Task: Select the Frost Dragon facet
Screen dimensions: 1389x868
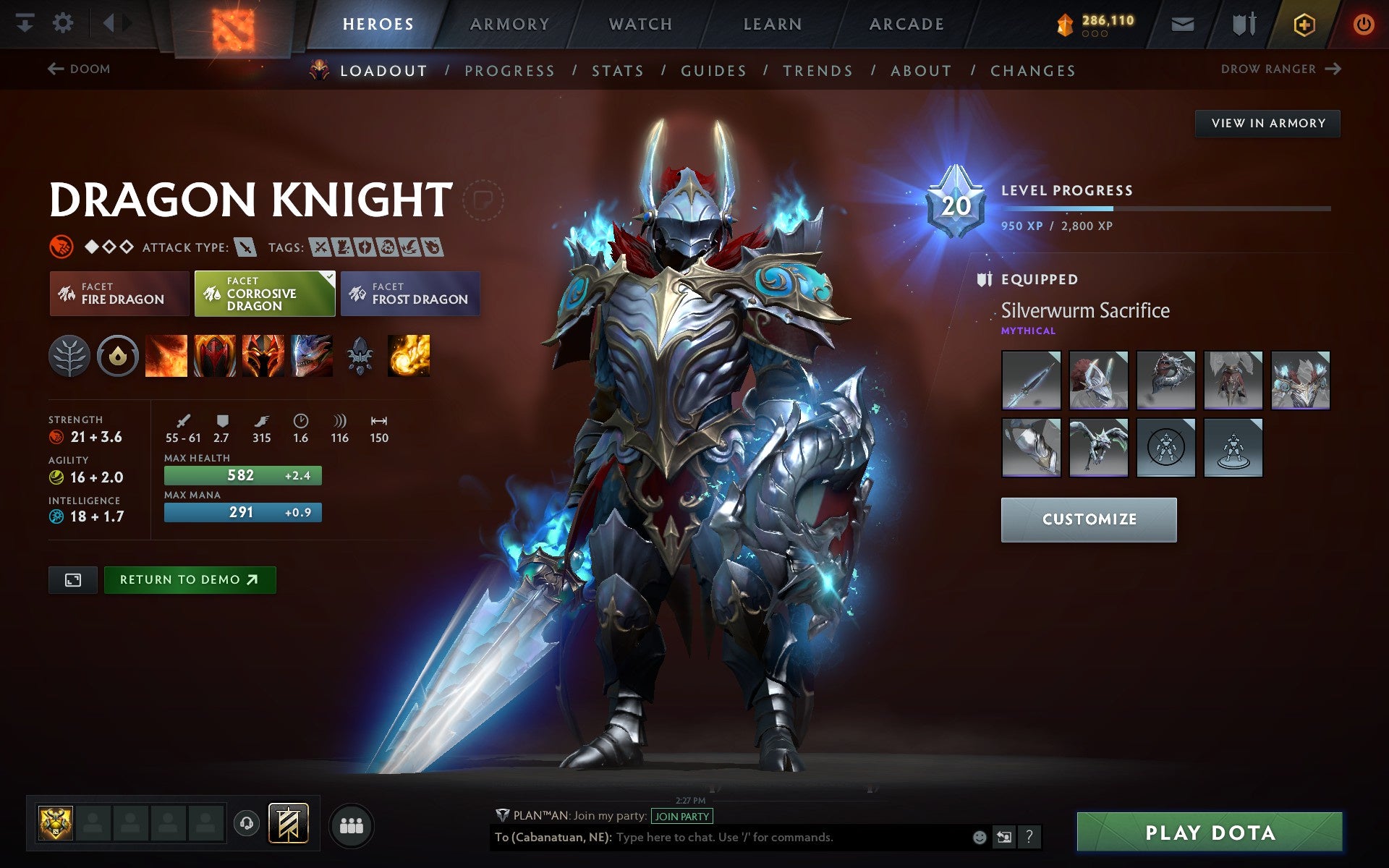Action: [409, 293]
